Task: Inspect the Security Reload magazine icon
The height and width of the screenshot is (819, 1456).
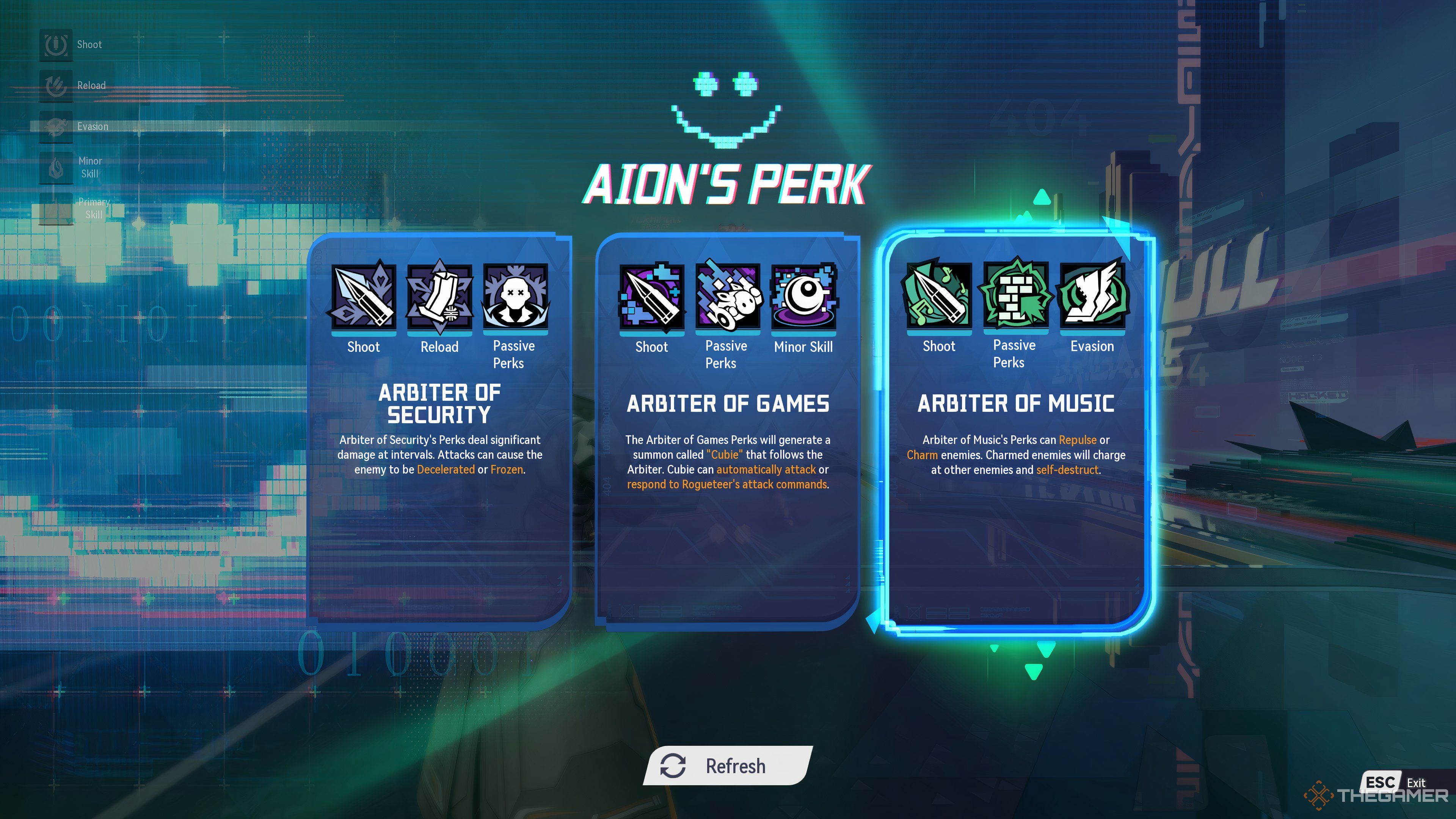Action: pos(439,296)
